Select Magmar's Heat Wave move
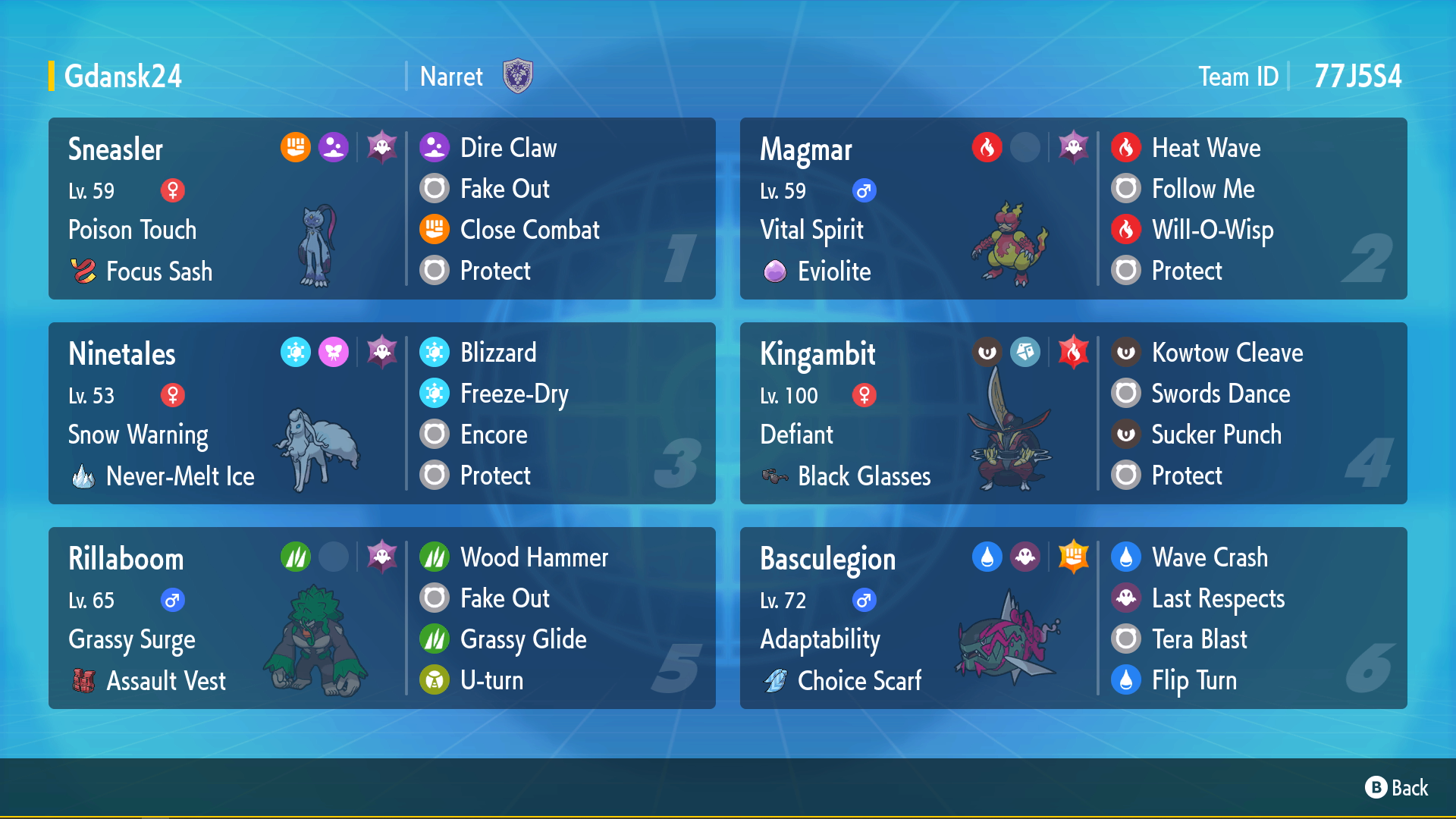 point(1206,148)
